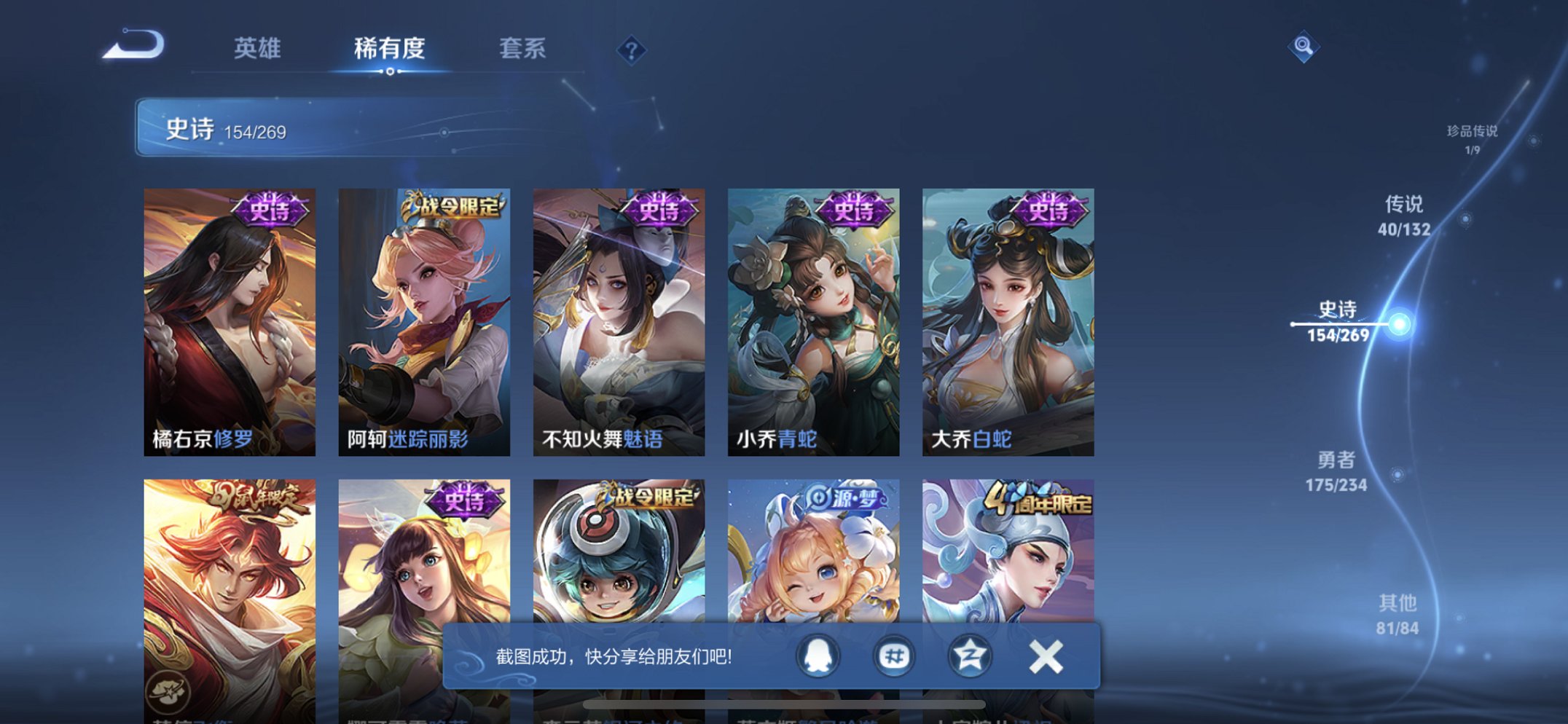Dismiss the screenshot toast with the X
The width and height of the screenshot is (1568, 724).
click(x=1047, y=655)
